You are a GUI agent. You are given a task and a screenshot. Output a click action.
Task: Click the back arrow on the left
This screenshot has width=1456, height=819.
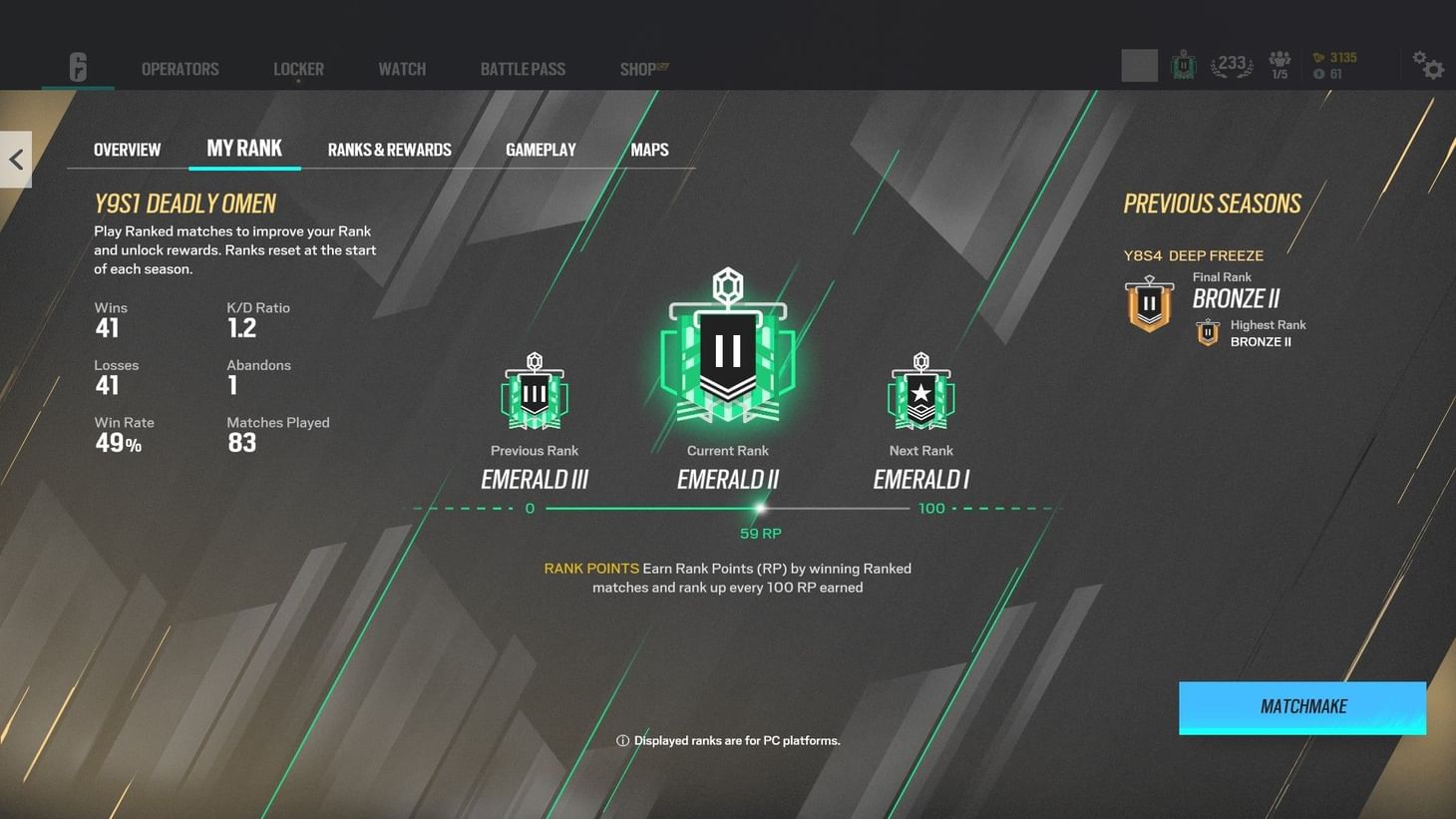coord(16,159)
